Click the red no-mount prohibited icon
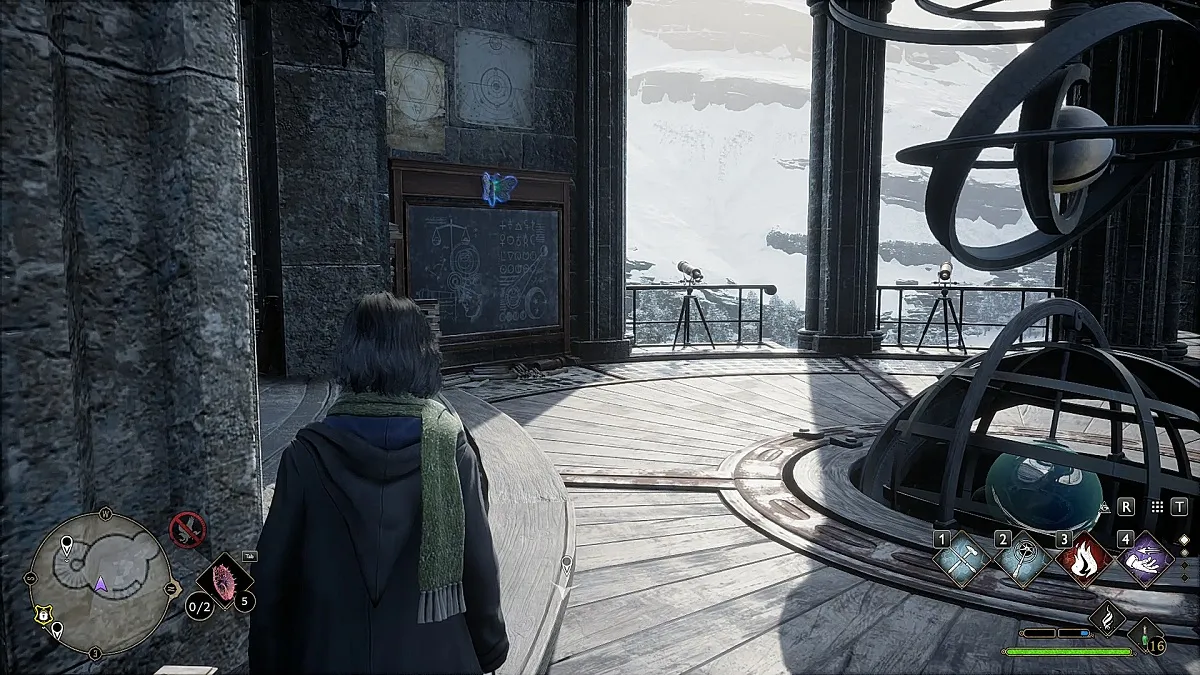The height and width of the screenshot is (675, 1200). 187,528
